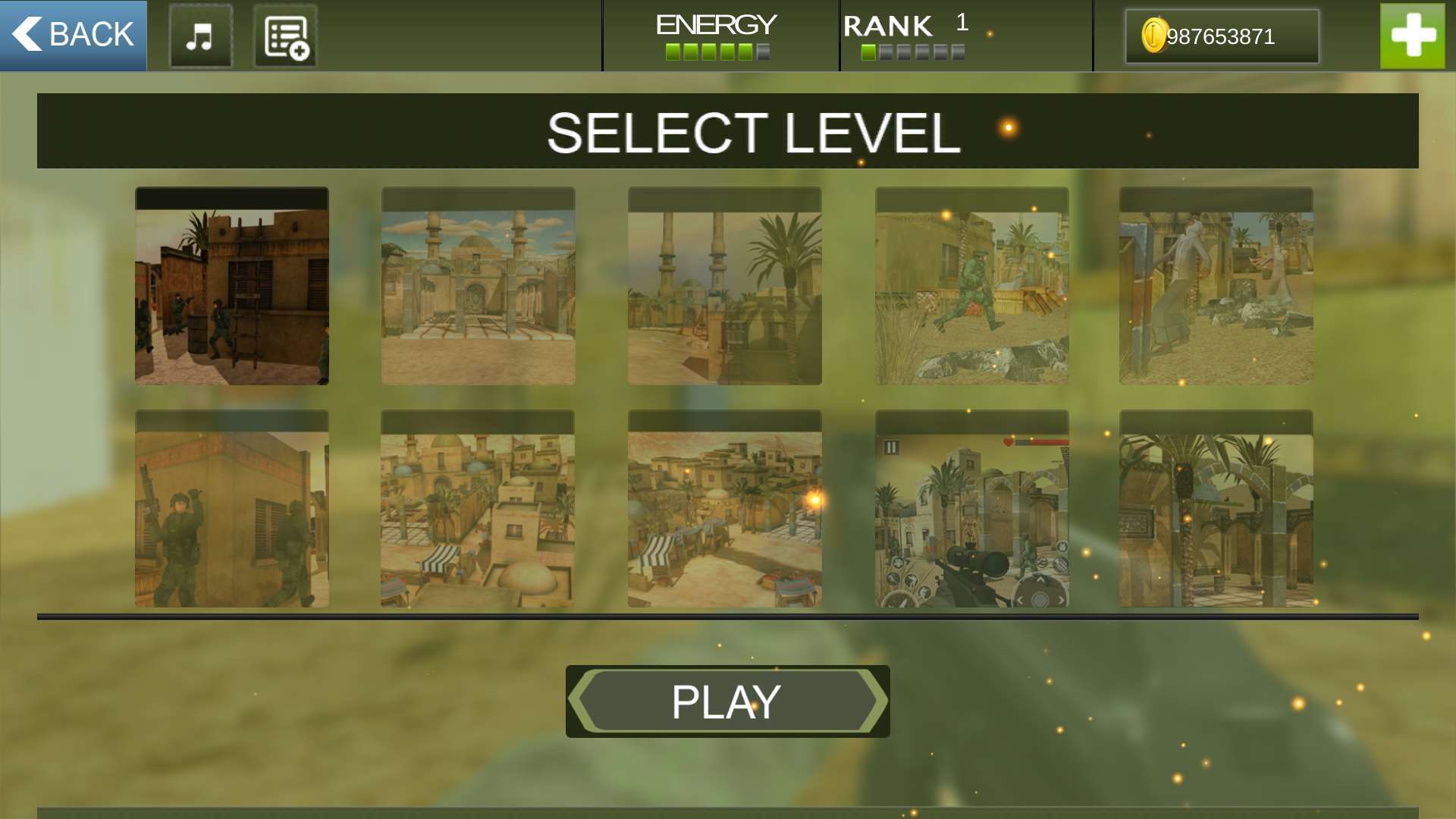Add coins with the green plus button
The image size is (1456, 819).
tap(1412, 36)
